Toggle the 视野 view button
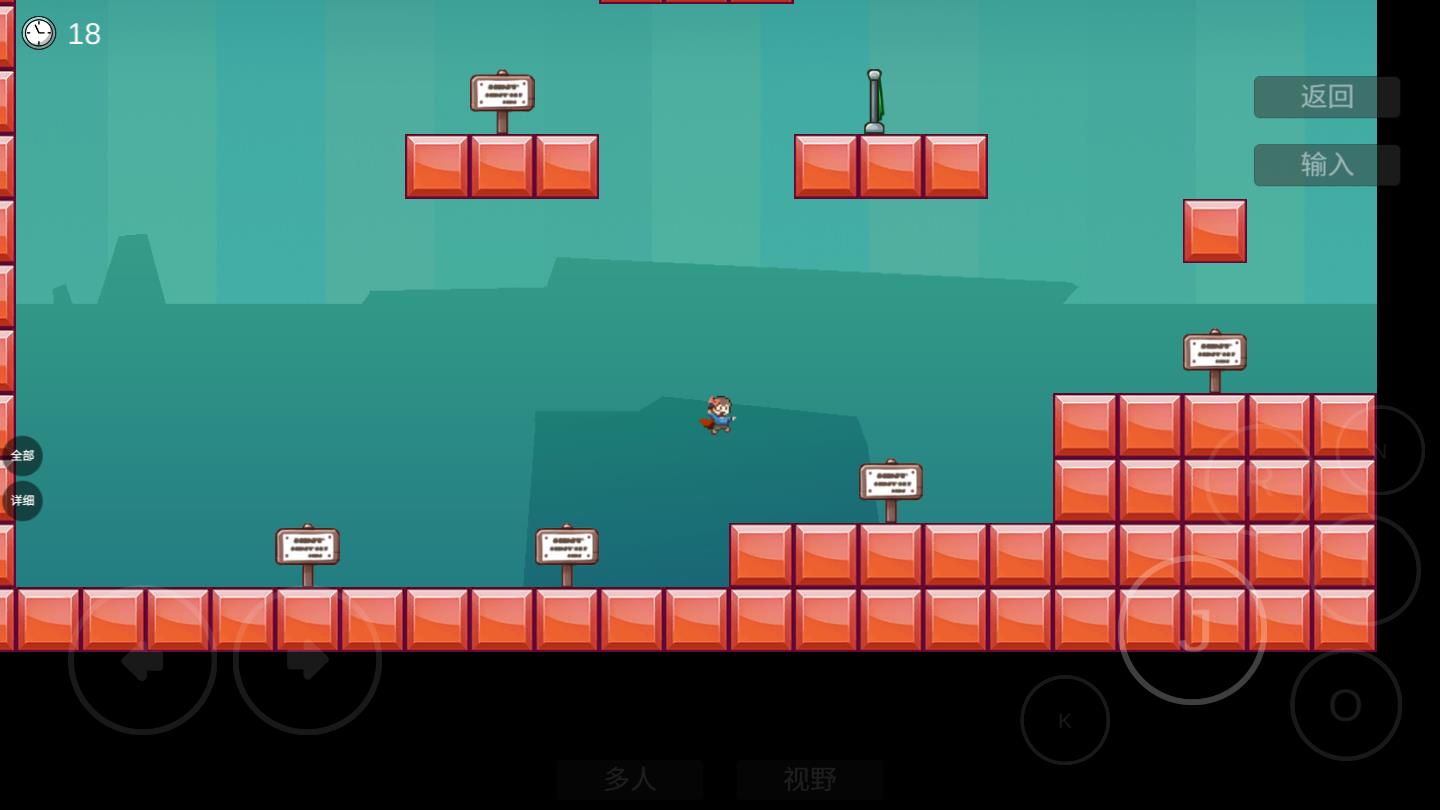This screenshot has width=1440, height=810. click(810, 779)
